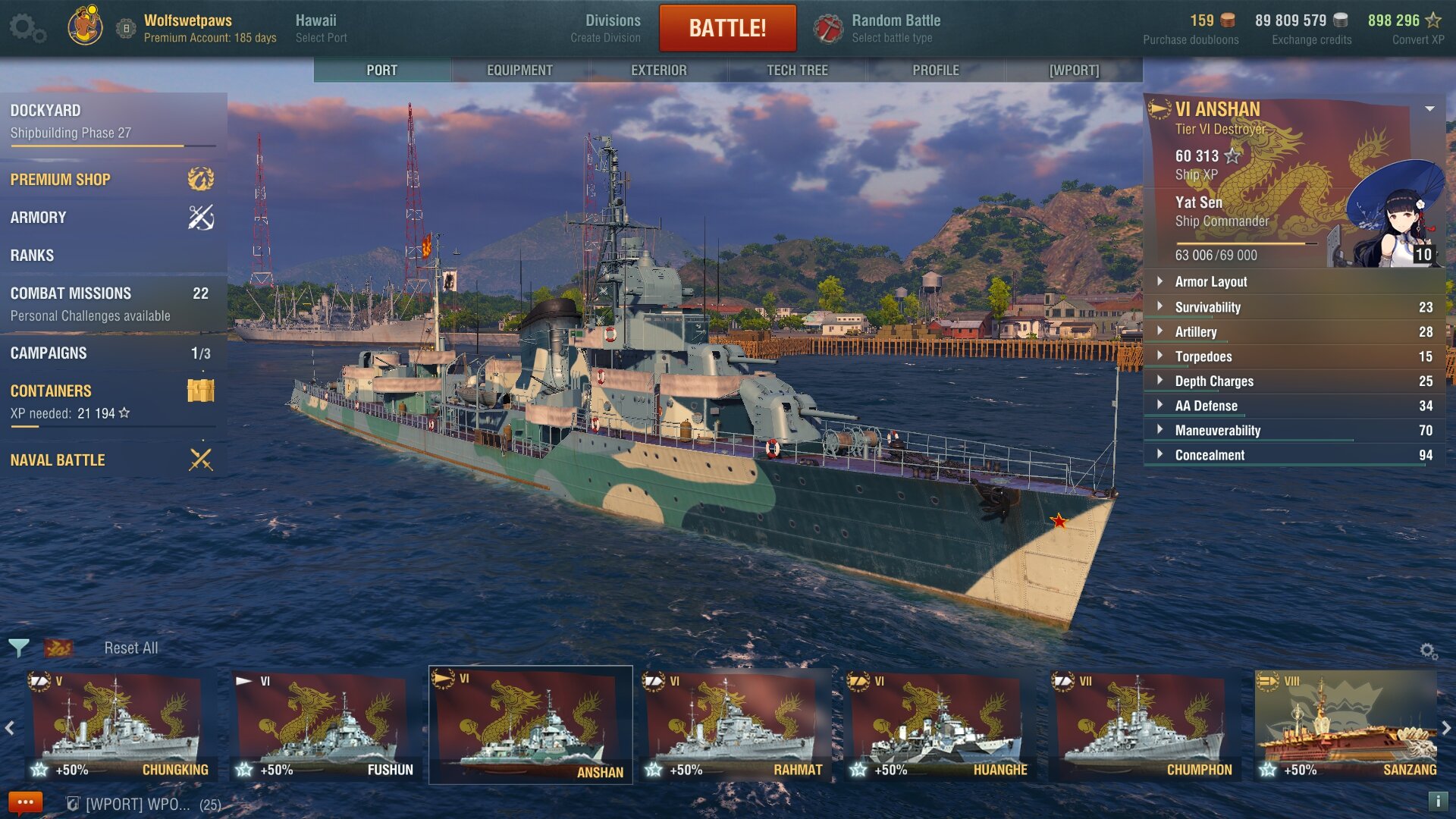
Task: Reset All carousel filters
Action: (x=131, y=648)
